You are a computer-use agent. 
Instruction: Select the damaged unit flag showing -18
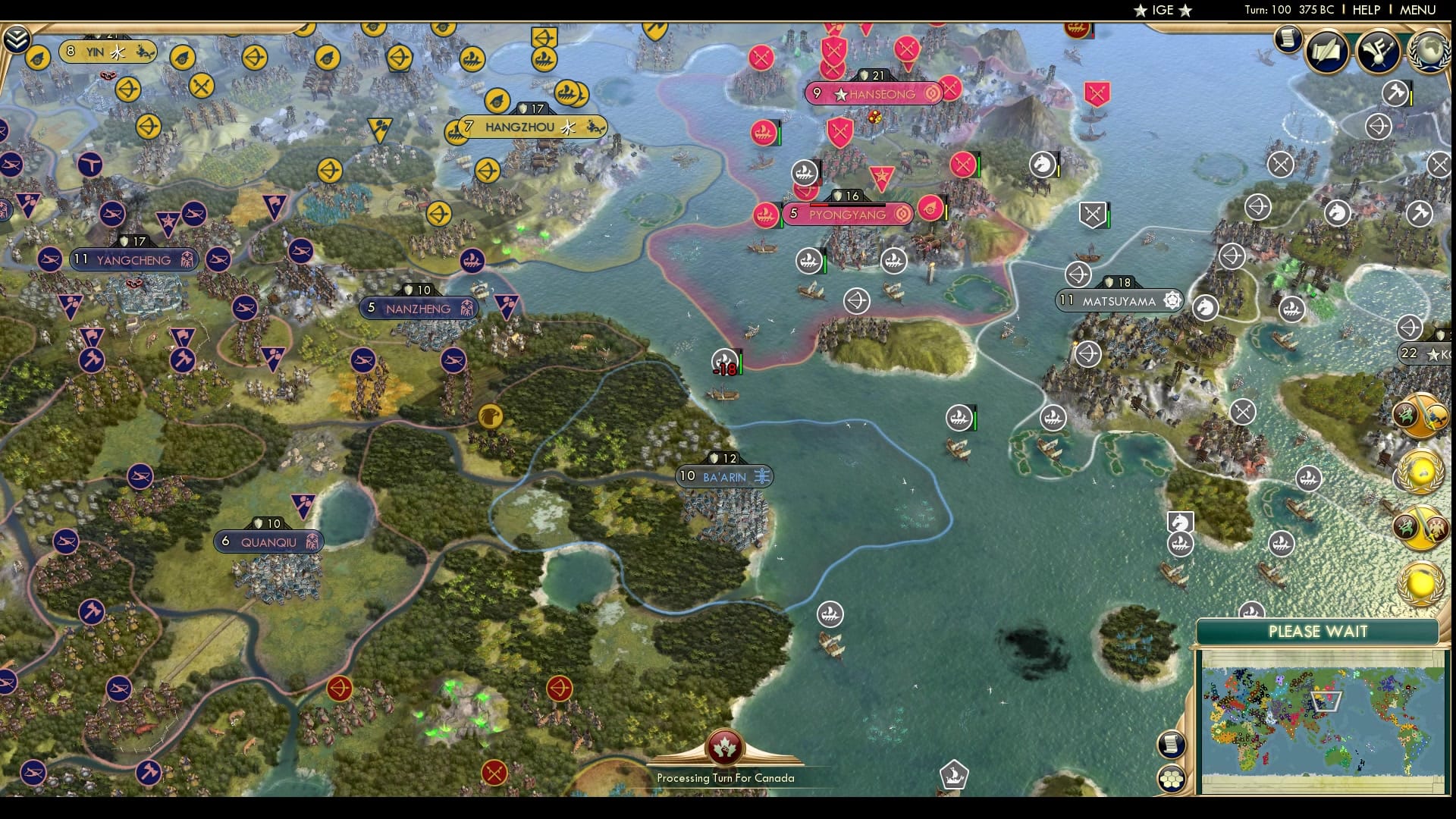(724, 360)
